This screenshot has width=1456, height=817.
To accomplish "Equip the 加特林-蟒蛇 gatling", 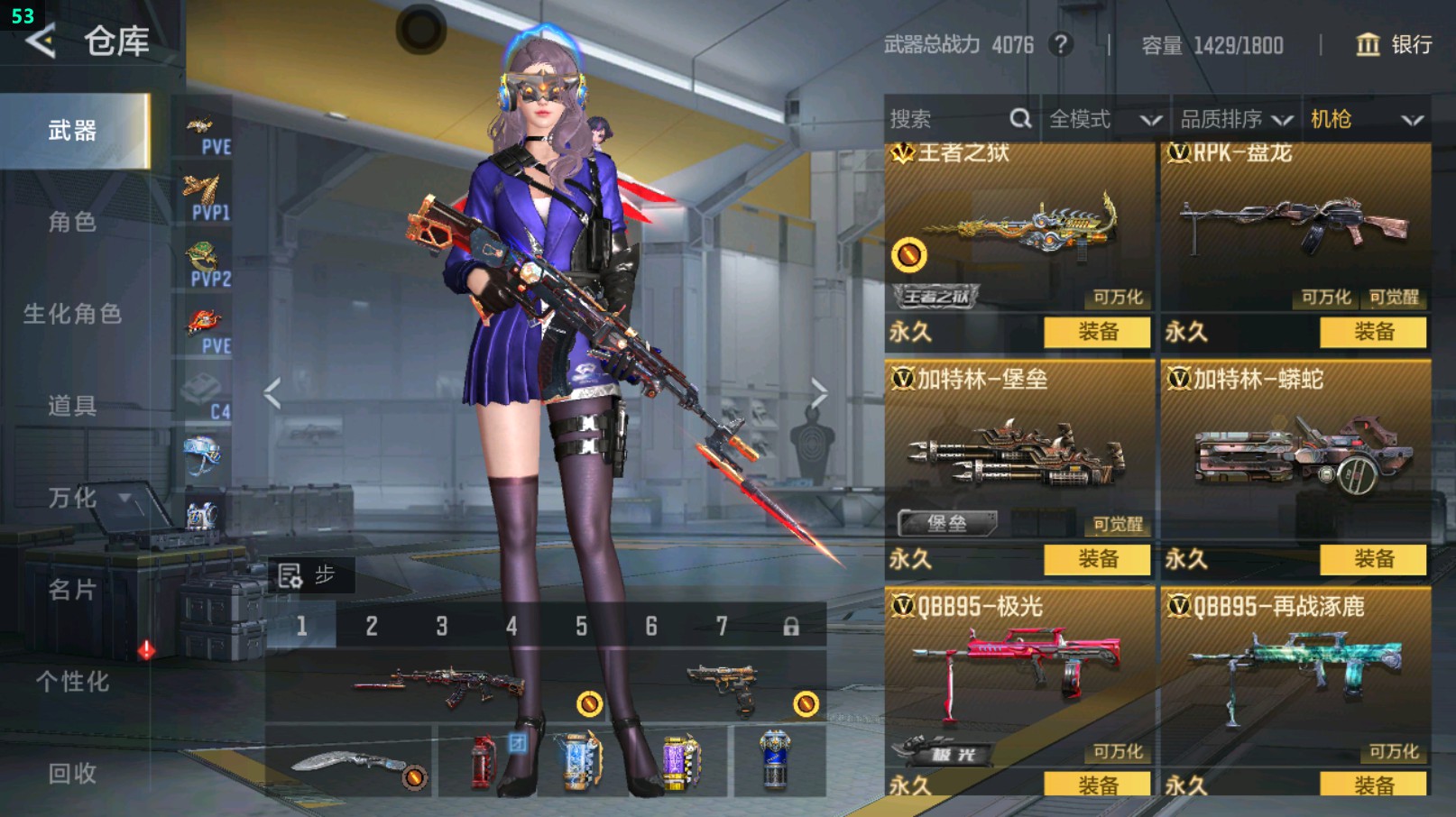I will (1373, 559).
